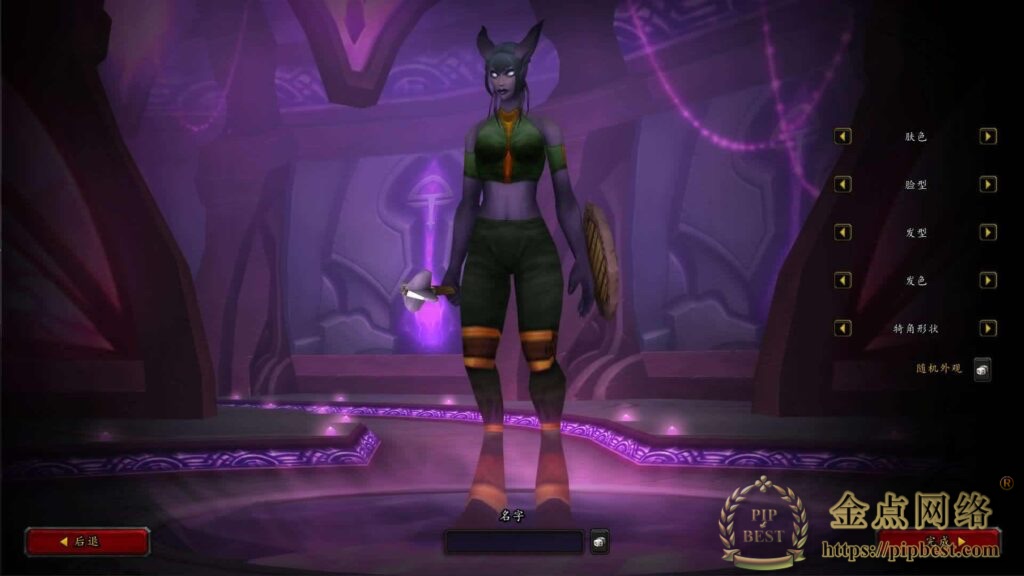Screen dimensions: 1024x576
Task: Switch to next 发型 hairstyle
Action: 988,232
